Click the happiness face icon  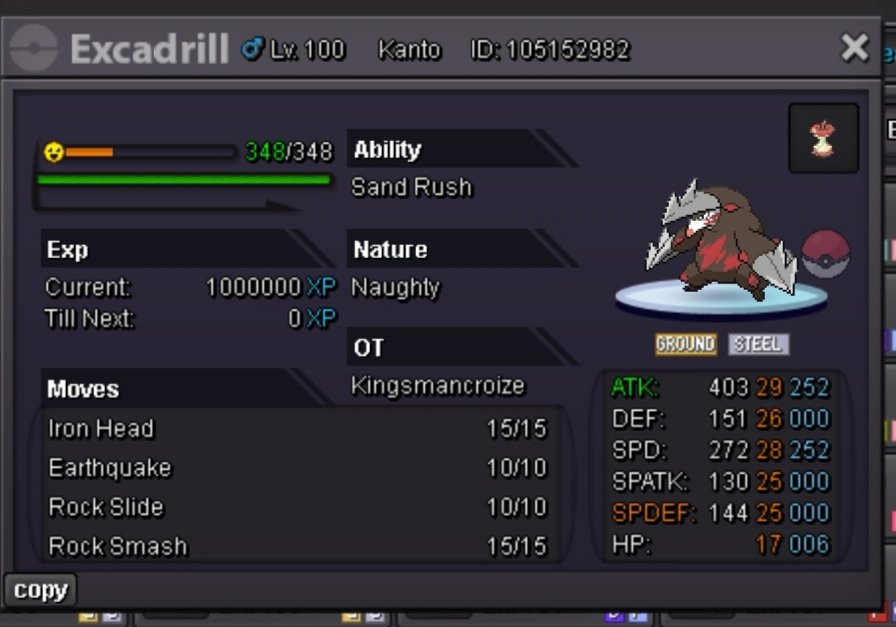(x=53, y=152)
